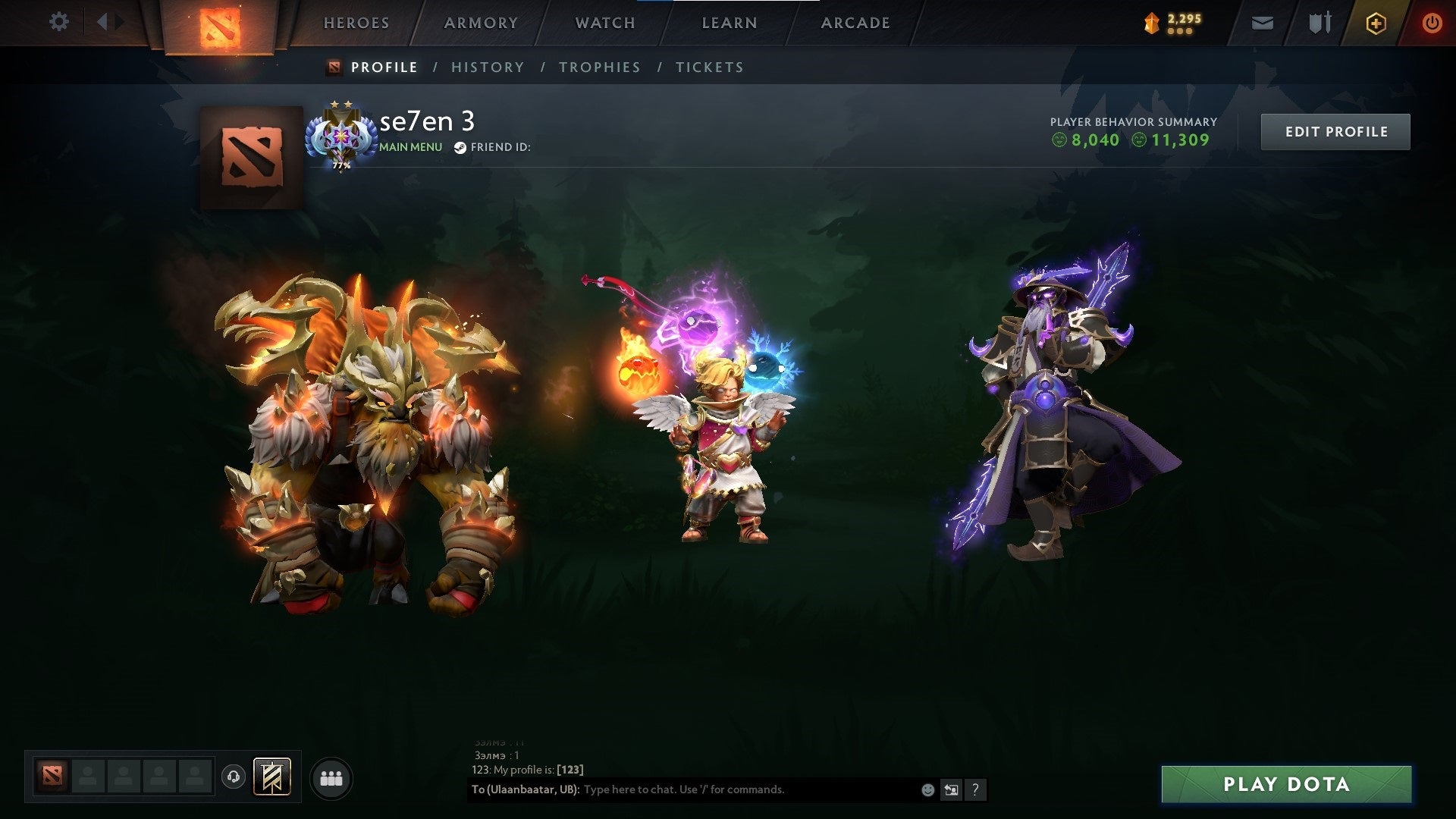The width and height of the screenshot is (1456, 819).
Task: Click the EDIT PROFILE button
Action: click(1335, 130)
